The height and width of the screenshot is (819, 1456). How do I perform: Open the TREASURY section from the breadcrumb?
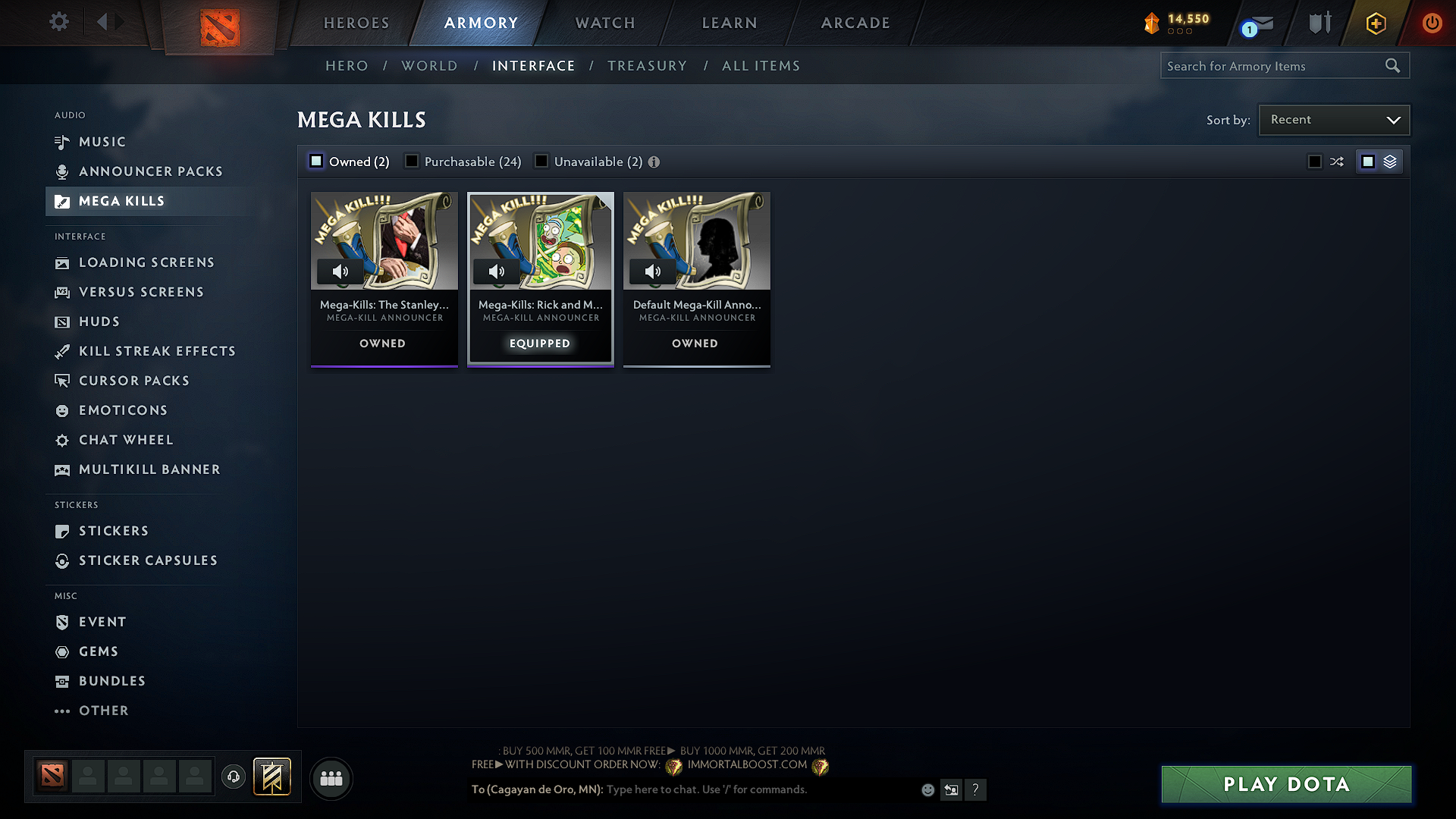point(647,65)
